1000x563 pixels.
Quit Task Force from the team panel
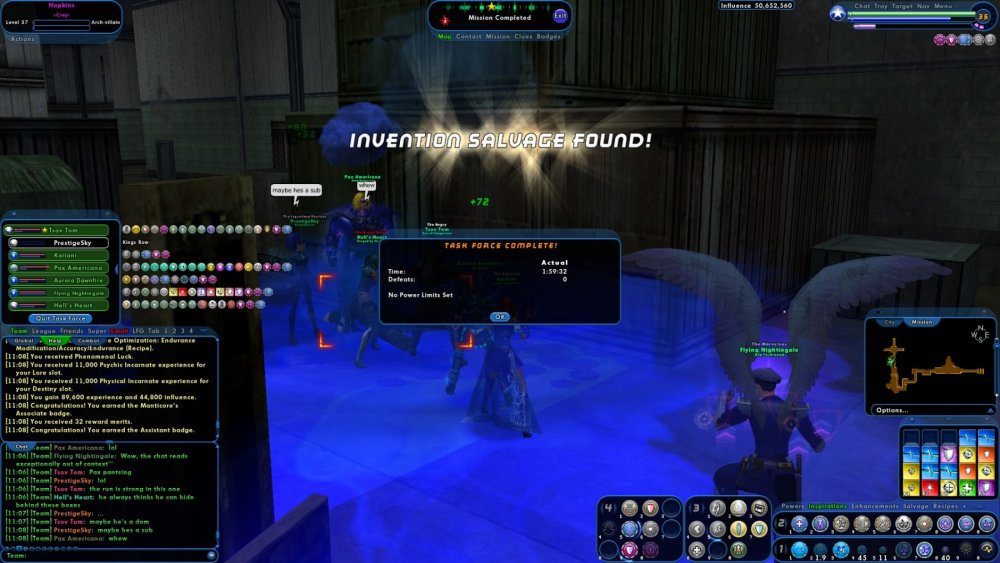click(x=62, y=318)
